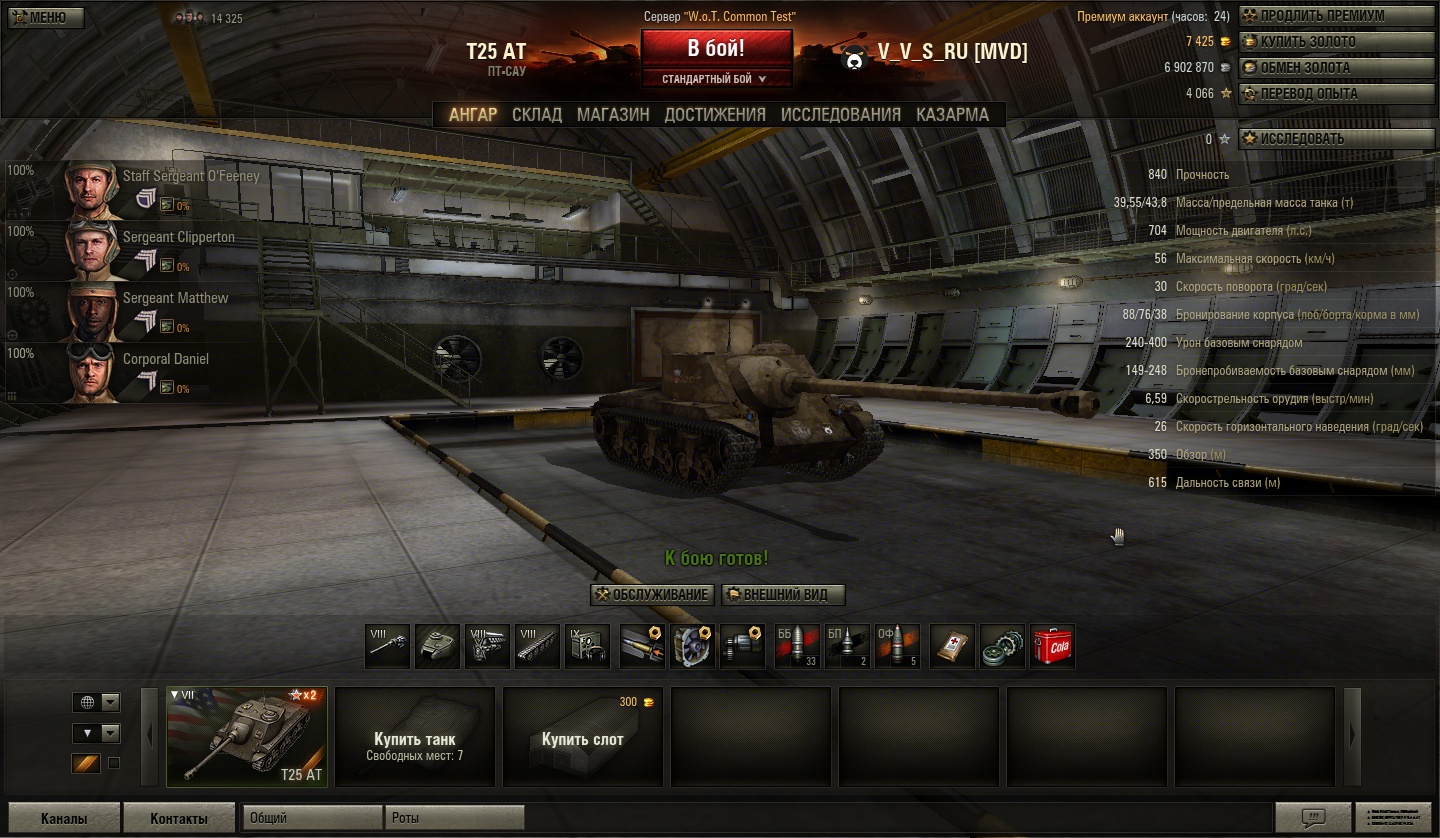Show the ИССЛЕДОВАНИЯ tab
The width and height of the screenshot is (1440, 838).
(x=841, y=115)
